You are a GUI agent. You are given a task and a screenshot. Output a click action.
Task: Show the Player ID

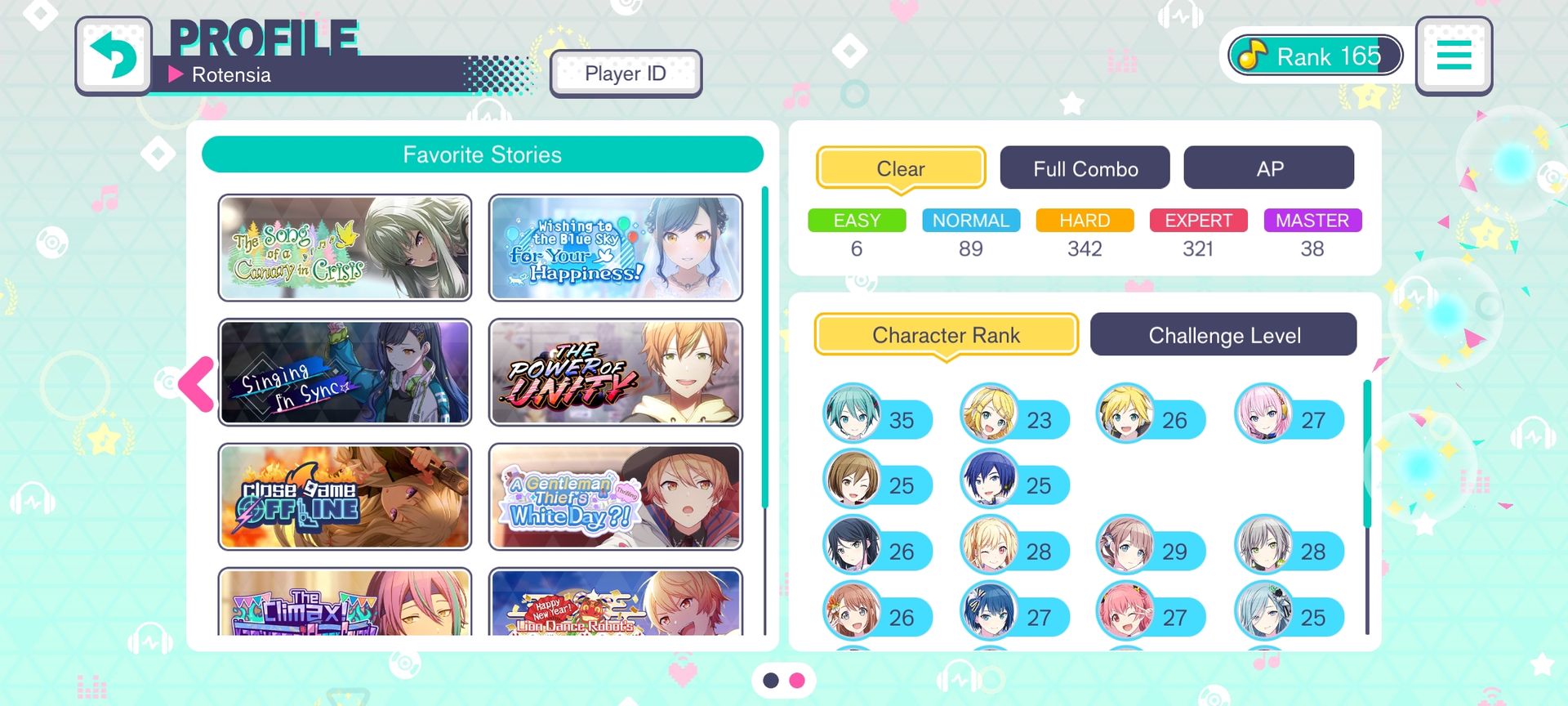[626, 74]
